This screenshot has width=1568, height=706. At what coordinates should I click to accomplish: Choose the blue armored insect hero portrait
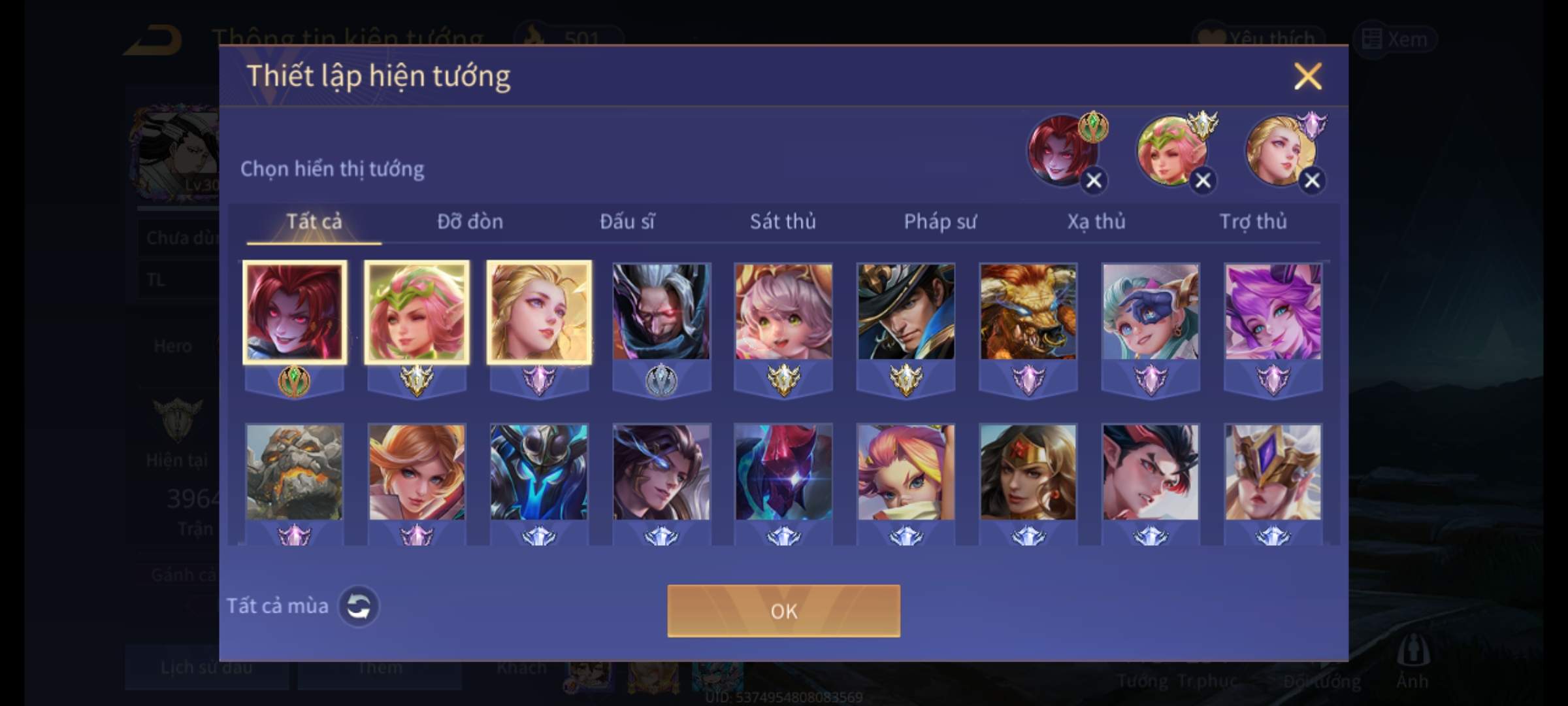click(x=539, y=473)
